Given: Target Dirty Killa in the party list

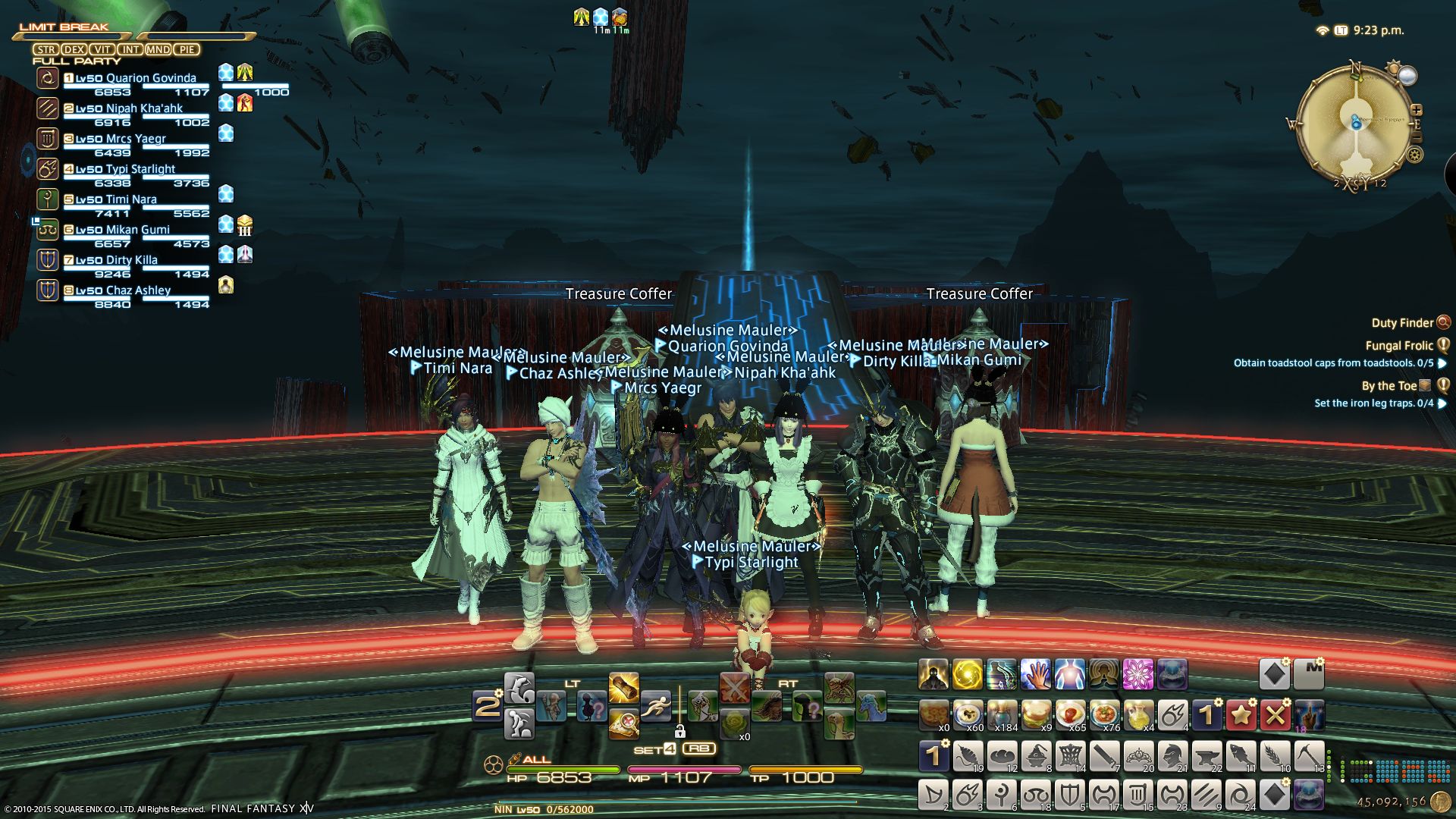Looking at the screenshot, I should pos(131,261).
